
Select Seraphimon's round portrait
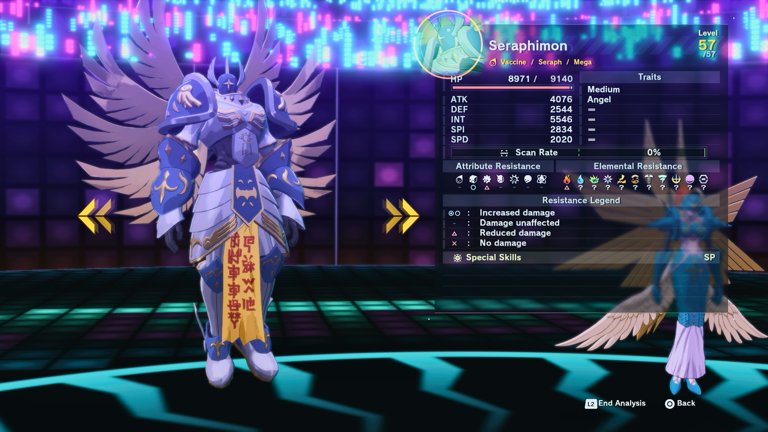click(x=448, y=43)
